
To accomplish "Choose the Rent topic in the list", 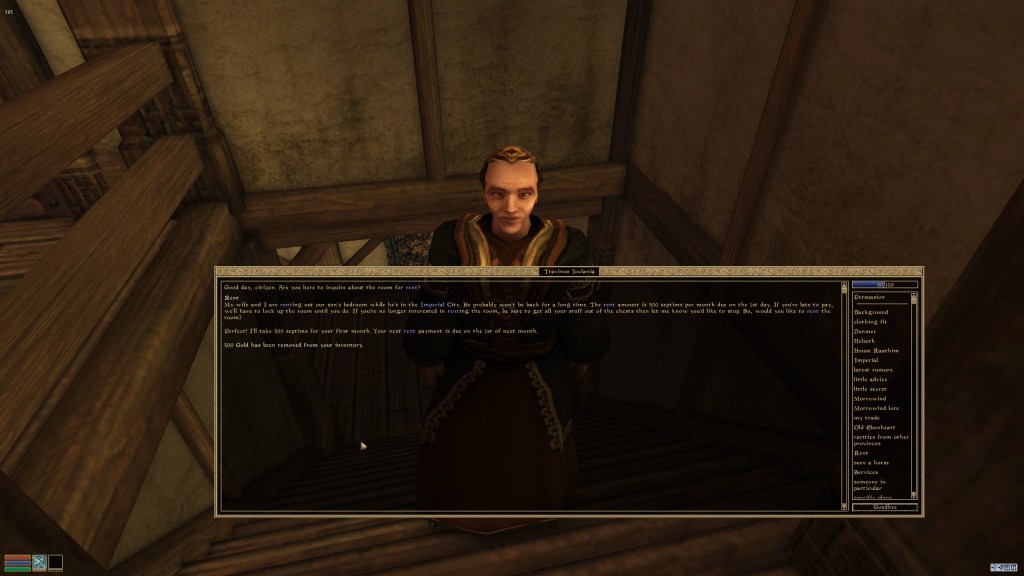I will click(x=861, y=453).
